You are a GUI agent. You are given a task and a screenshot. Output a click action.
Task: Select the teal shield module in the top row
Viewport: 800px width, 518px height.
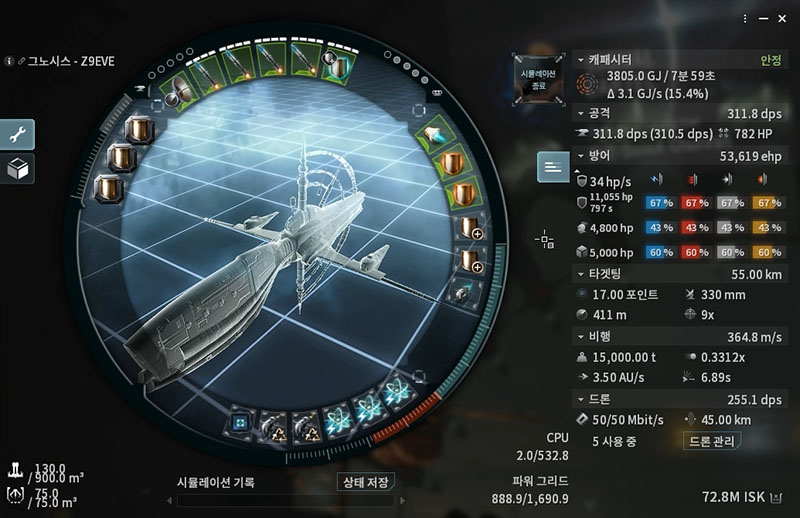pyautogui.click(x=336, y=67)
